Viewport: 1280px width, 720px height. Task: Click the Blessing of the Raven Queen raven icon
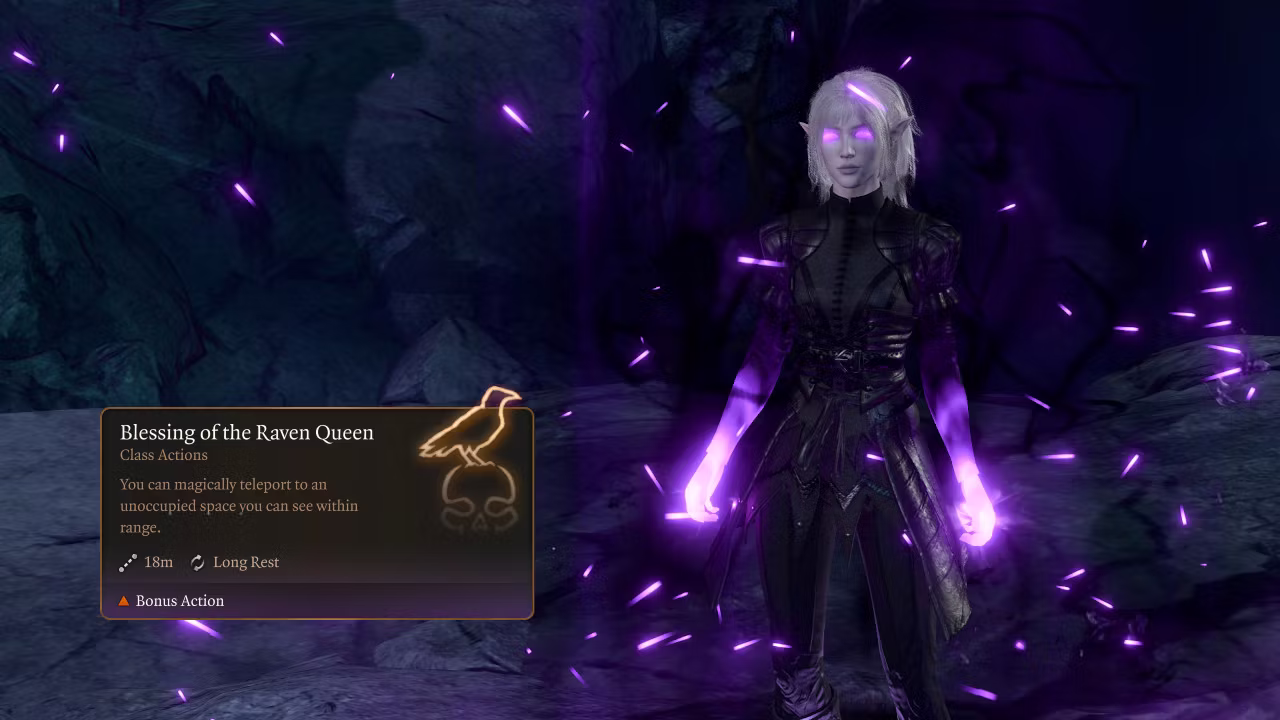[473, 455]
